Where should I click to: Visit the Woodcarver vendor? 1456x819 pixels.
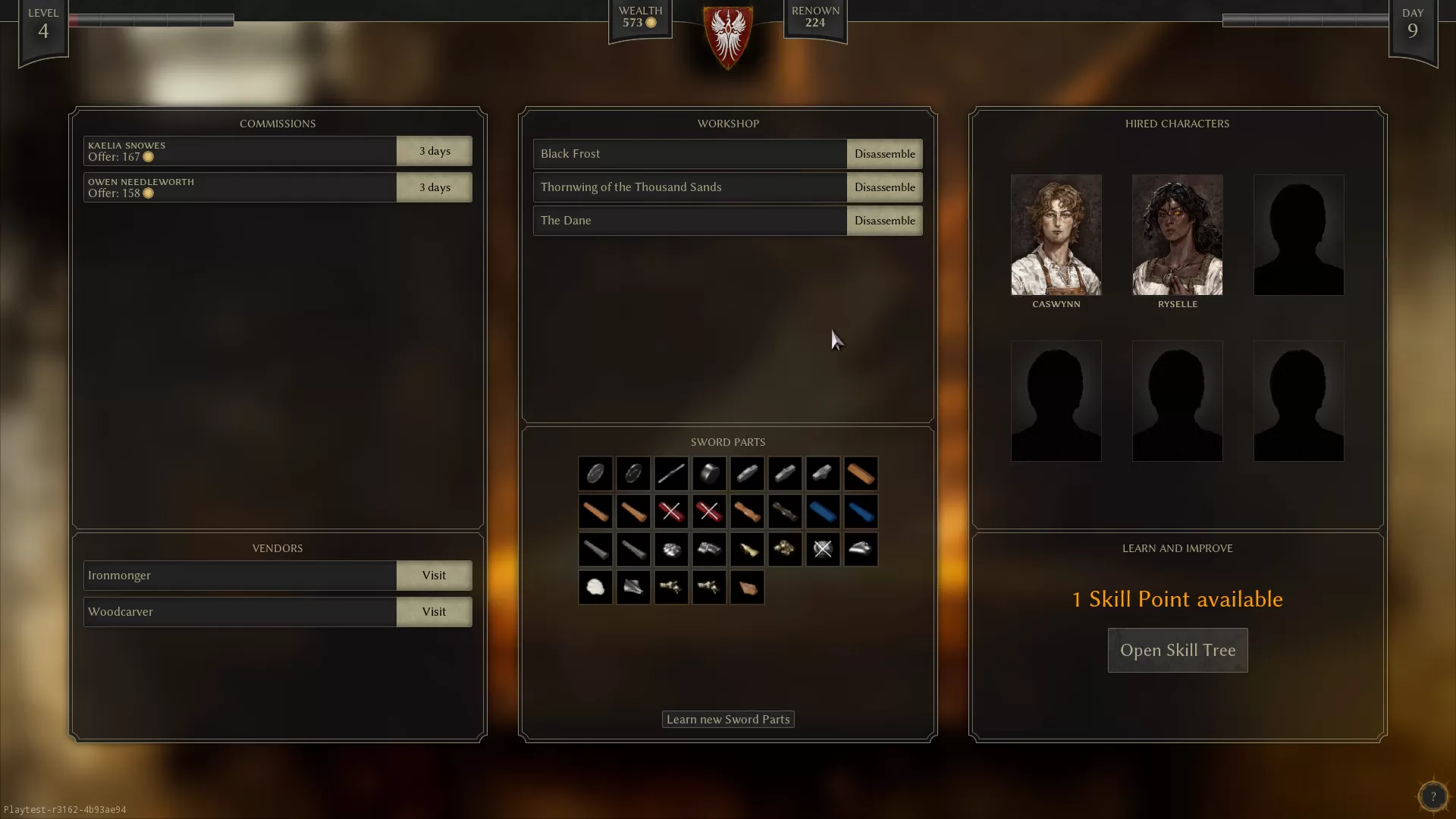coord(434,611)
